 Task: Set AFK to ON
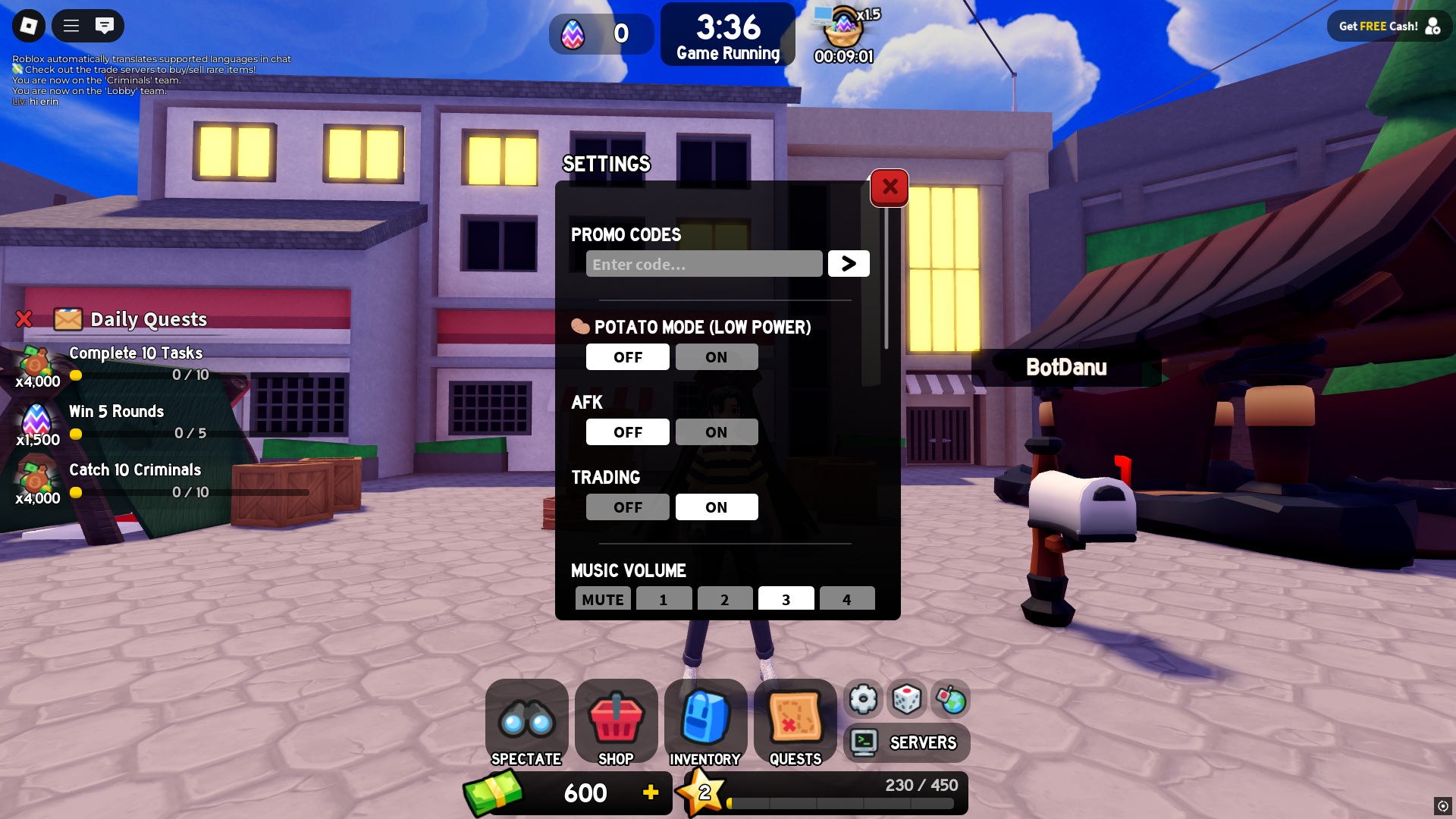point(716,432)
